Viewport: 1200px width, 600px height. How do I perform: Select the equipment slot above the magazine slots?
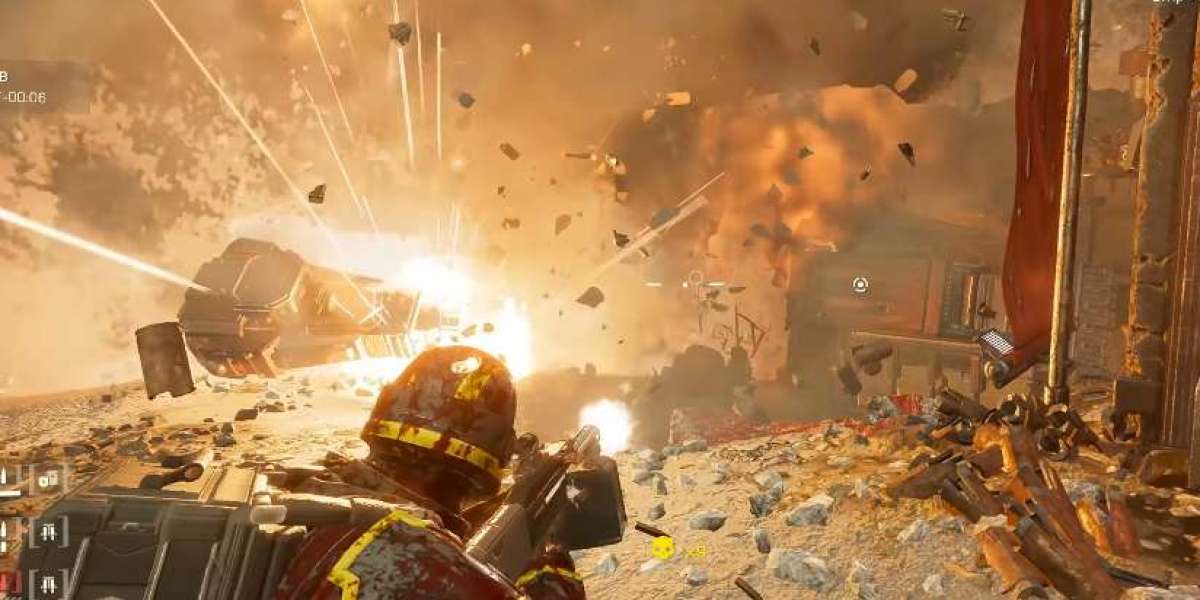coord(47,481)
